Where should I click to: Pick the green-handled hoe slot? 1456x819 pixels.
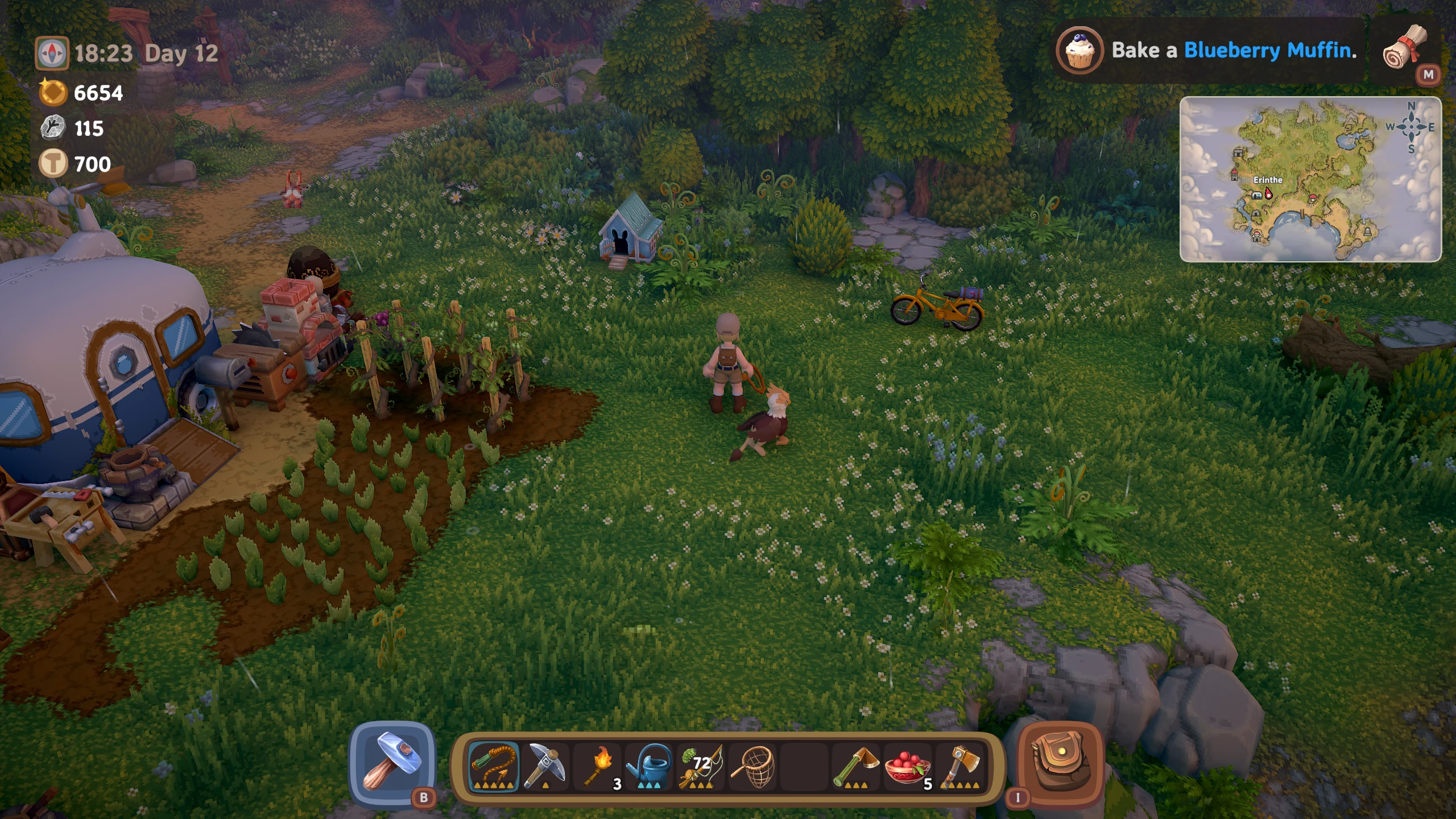pyautogui.click(x=856, y=766)
